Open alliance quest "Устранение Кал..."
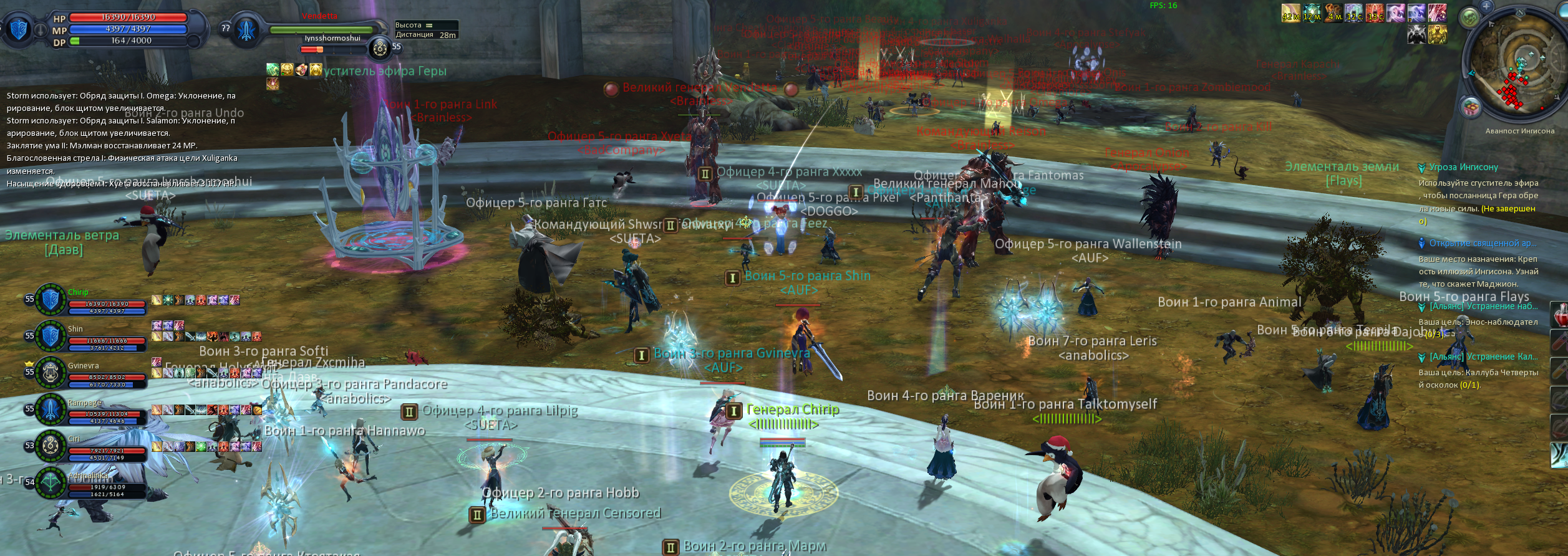The height and width of the screenshot is (556, 1568). click(x=1483, y=357)
